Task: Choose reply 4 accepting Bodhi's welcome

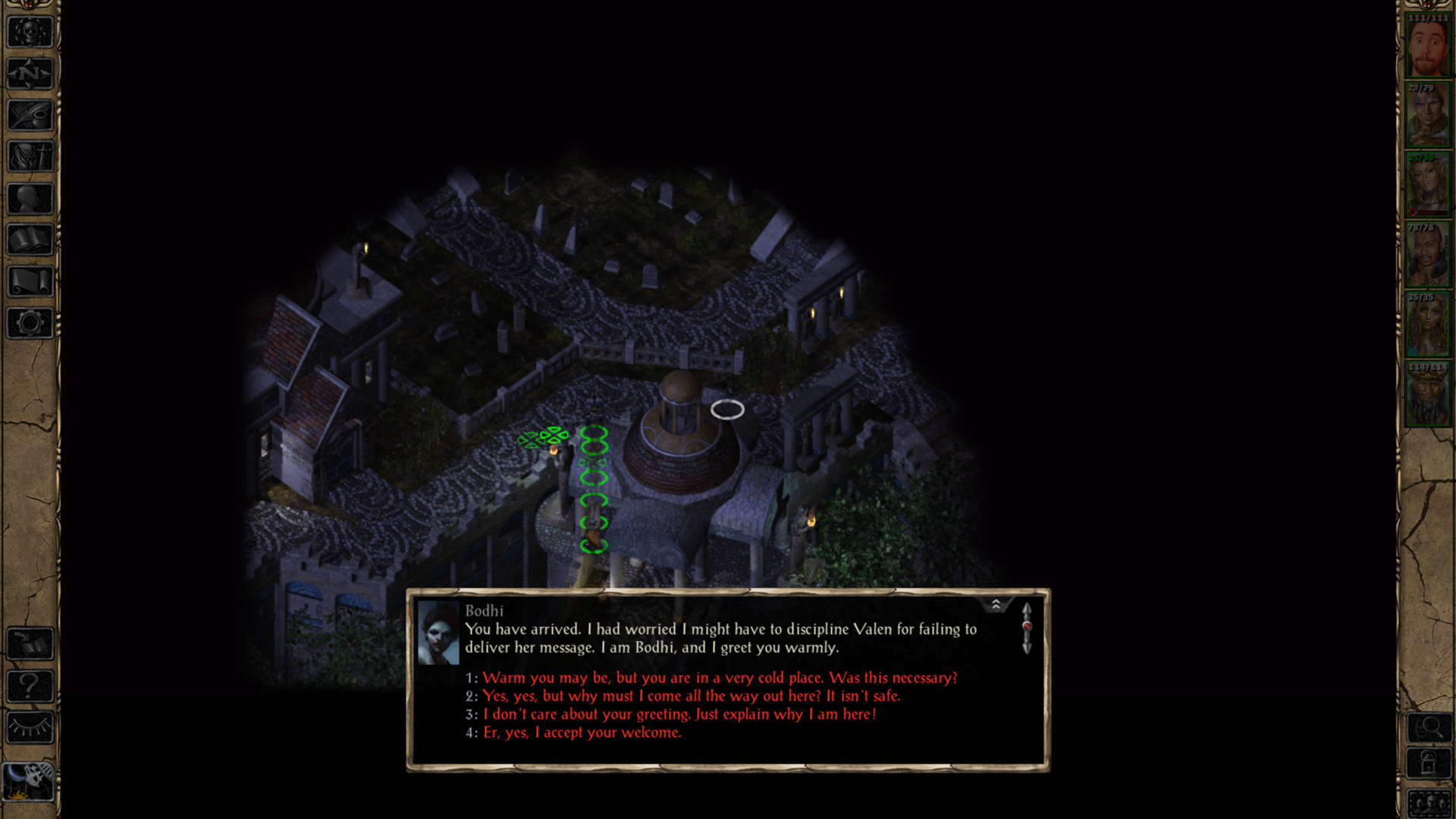Action: click(x=582, y=733)
